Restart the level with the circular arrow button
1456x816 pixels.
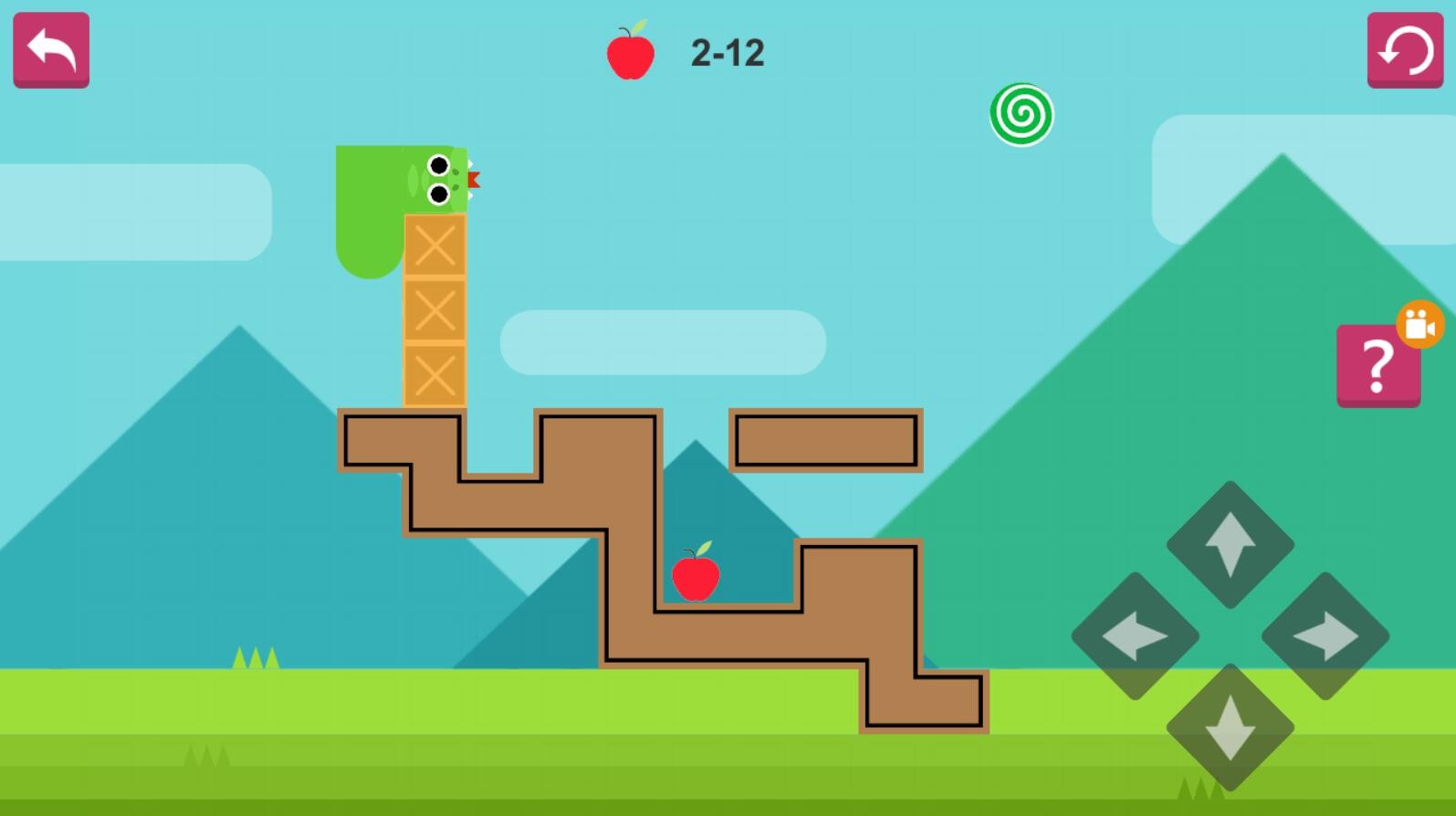1404,49
